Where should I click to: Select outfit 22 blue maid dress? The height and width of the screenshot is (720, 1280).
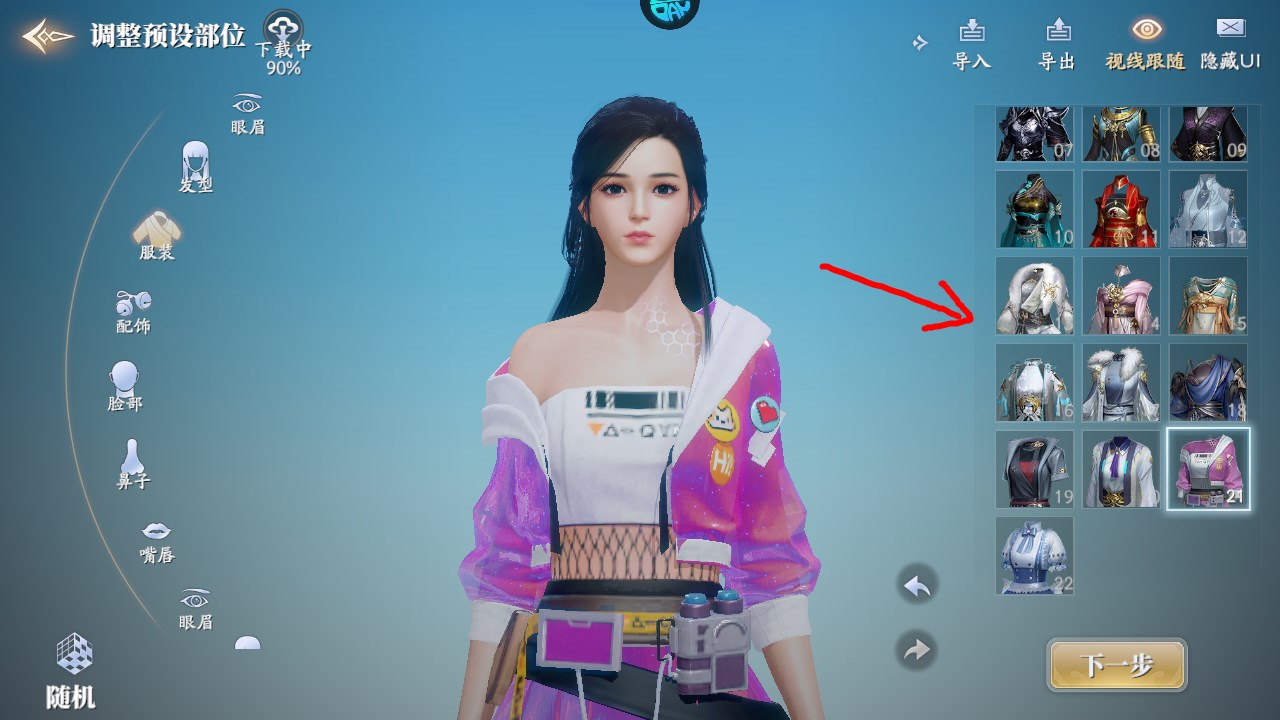[x=1034, y=555]
